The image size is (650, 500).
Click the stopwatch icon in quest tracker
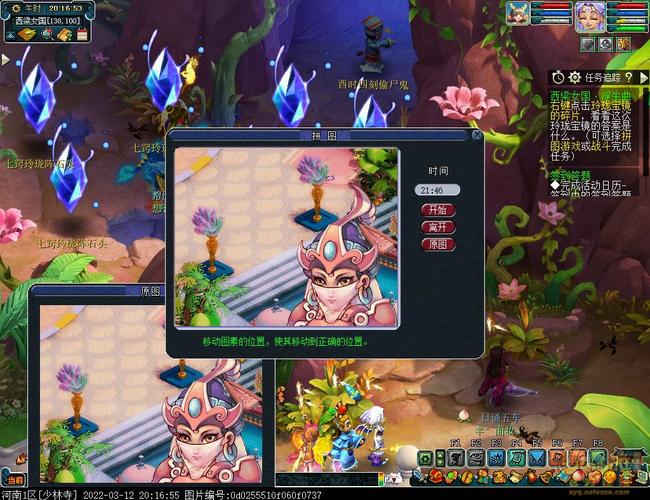(x=557, y=77)
